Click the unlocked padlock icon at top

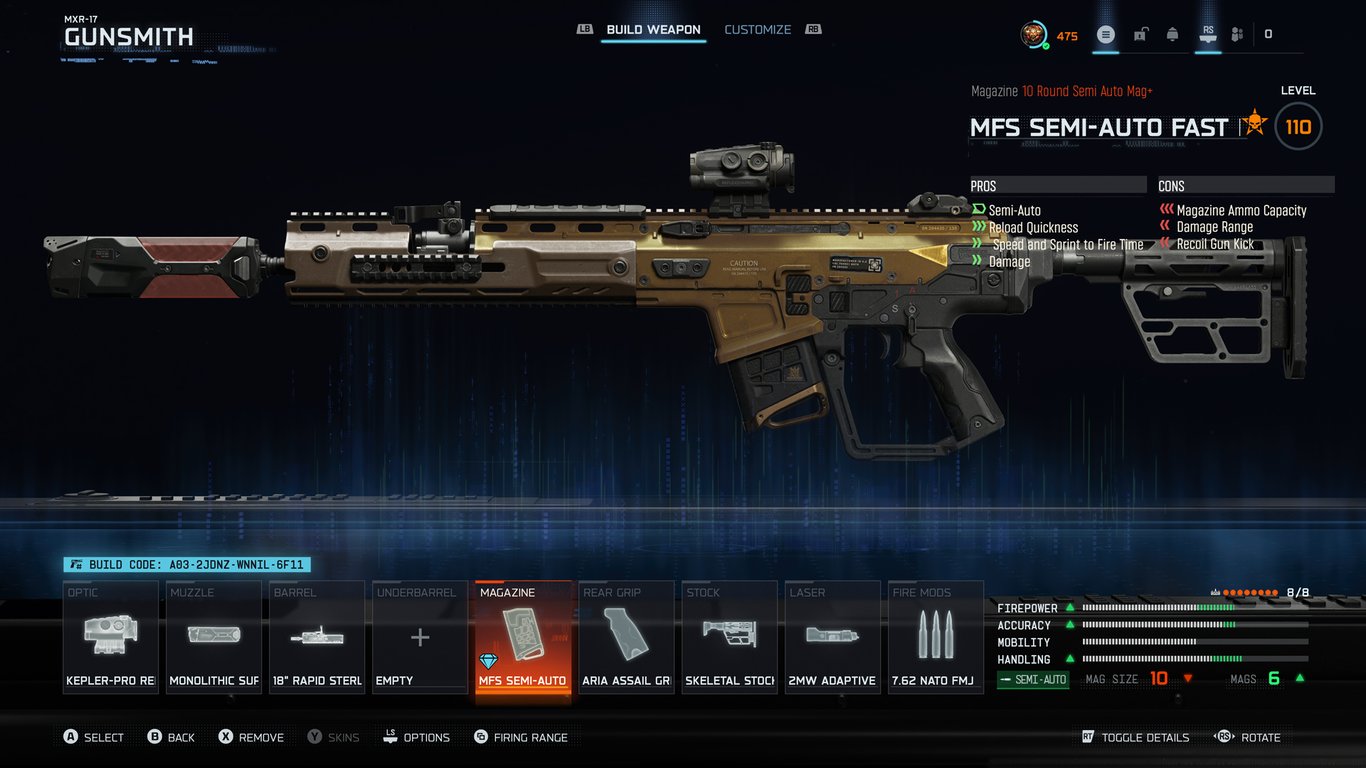coord(1139,33)
